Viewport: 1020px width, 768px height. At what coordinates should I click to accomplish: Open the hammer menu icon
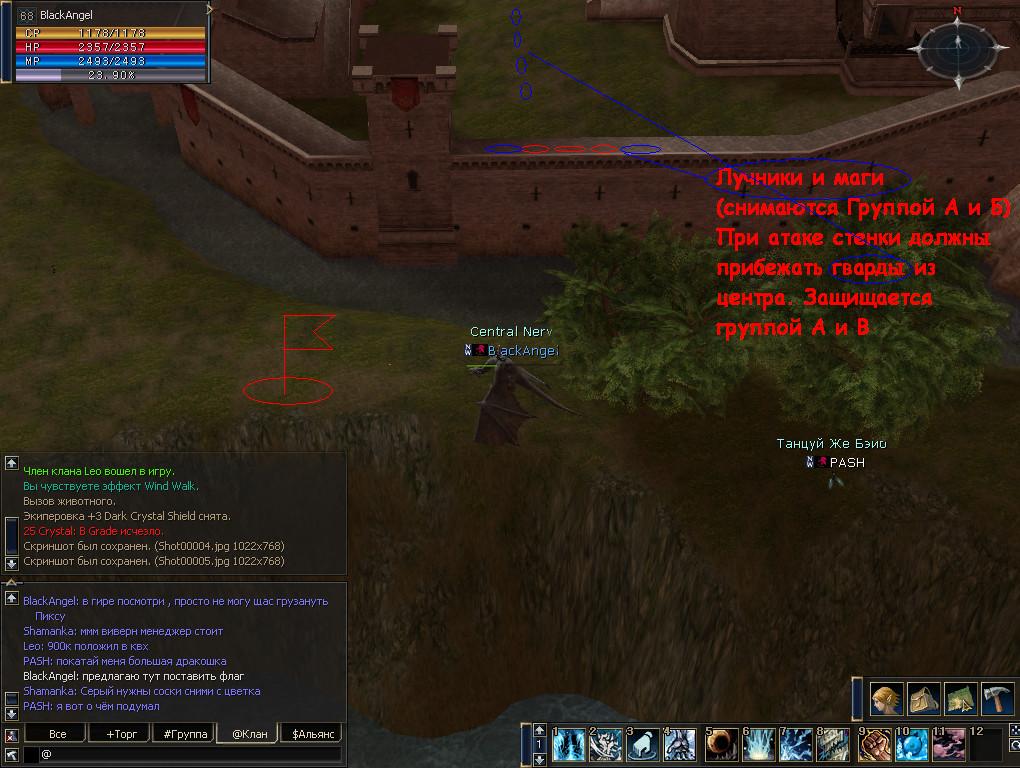tap(998, 697)
